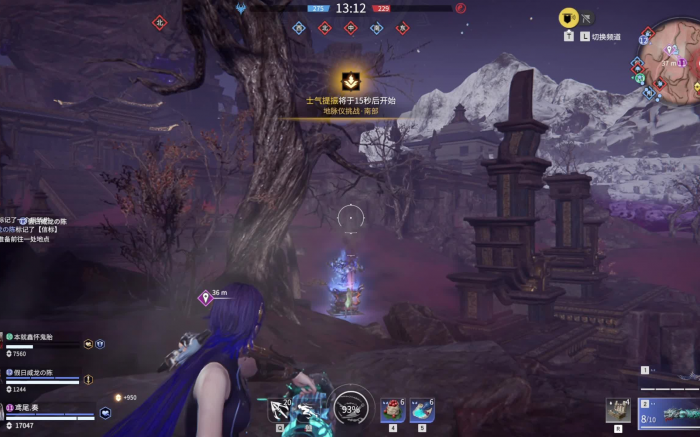
Task: Select the equipped weapon with 8/10 ammo
Action: coord(668,413)
